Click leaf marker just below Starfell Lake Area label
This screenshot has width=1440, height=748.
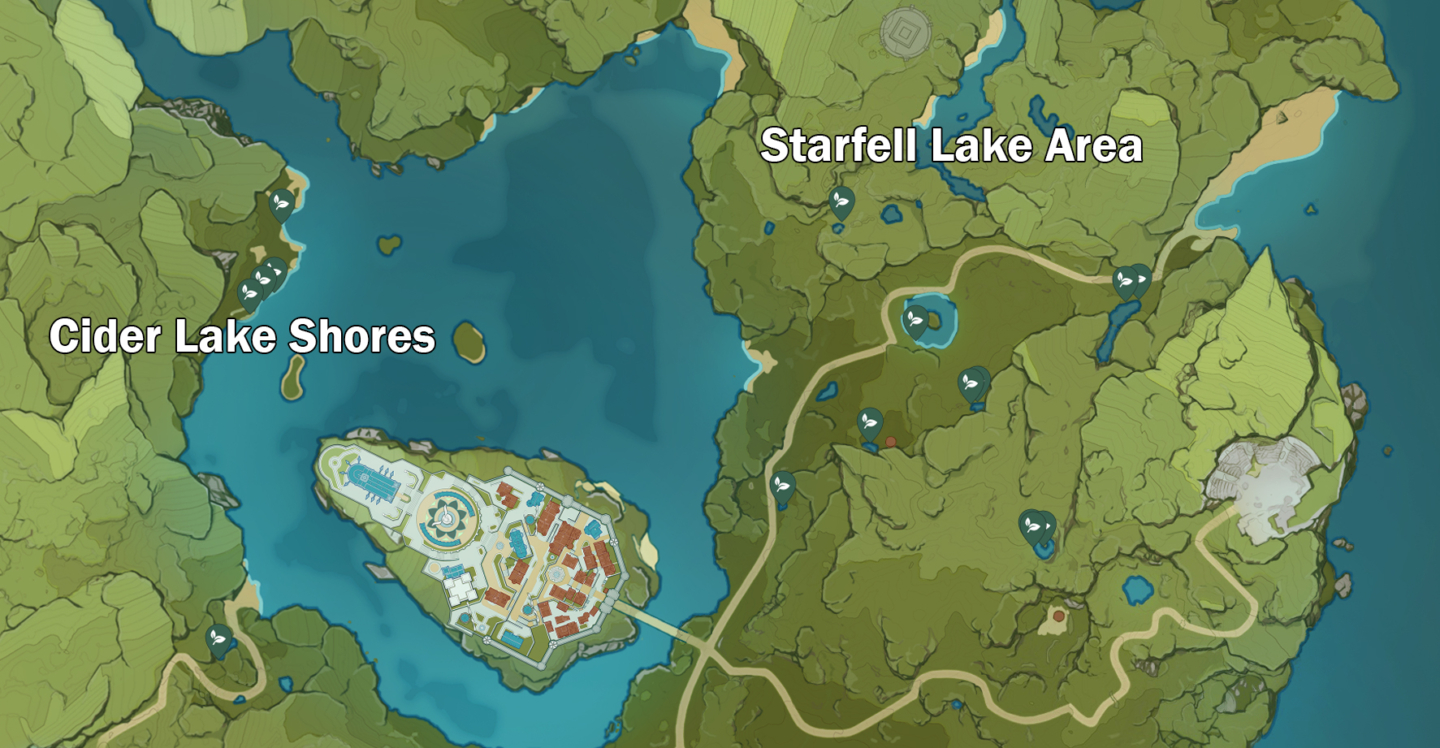click(x=842, y=202)
